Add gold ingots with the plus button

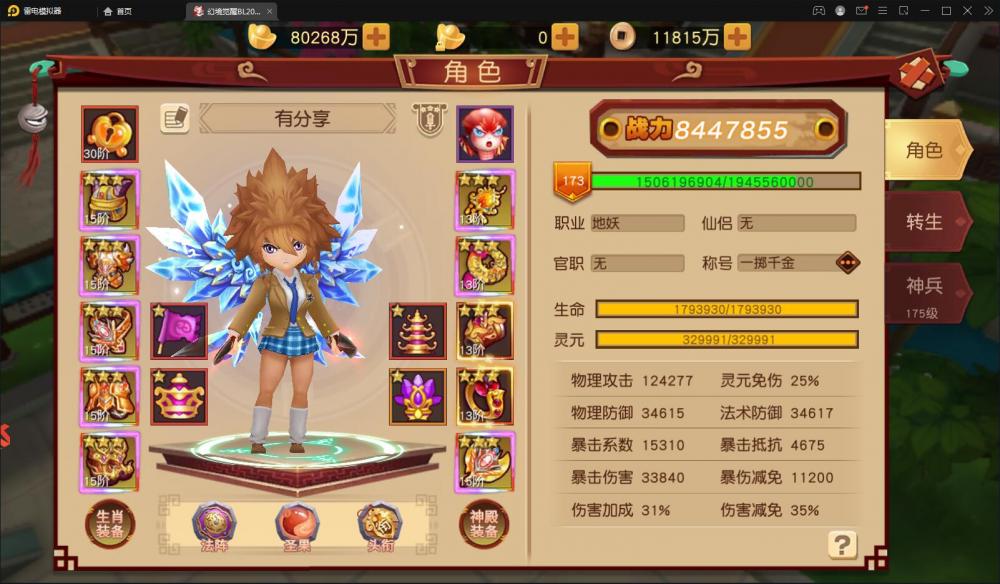point(376,37)
